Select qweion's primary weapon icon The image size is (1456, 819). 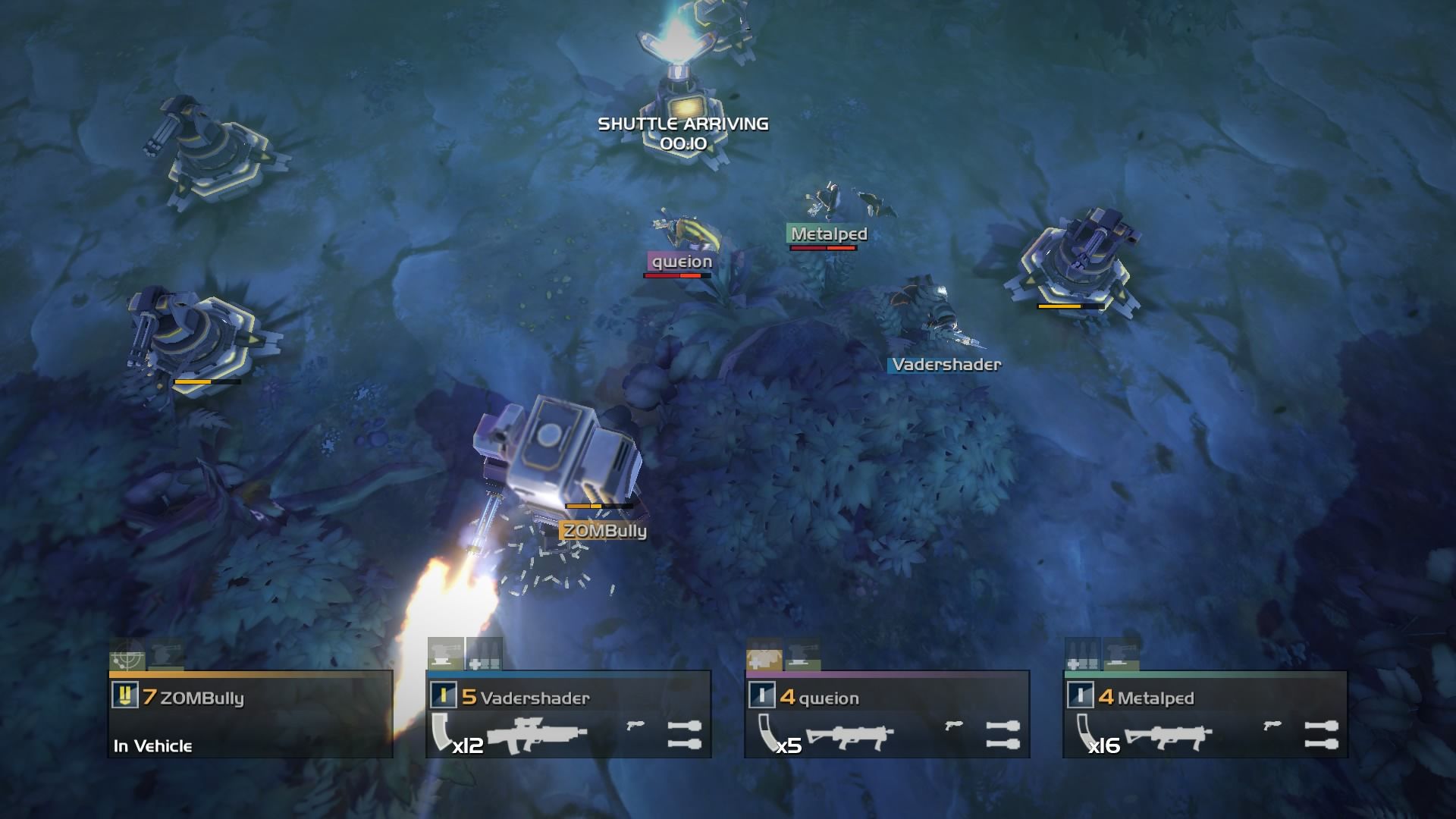850,734
